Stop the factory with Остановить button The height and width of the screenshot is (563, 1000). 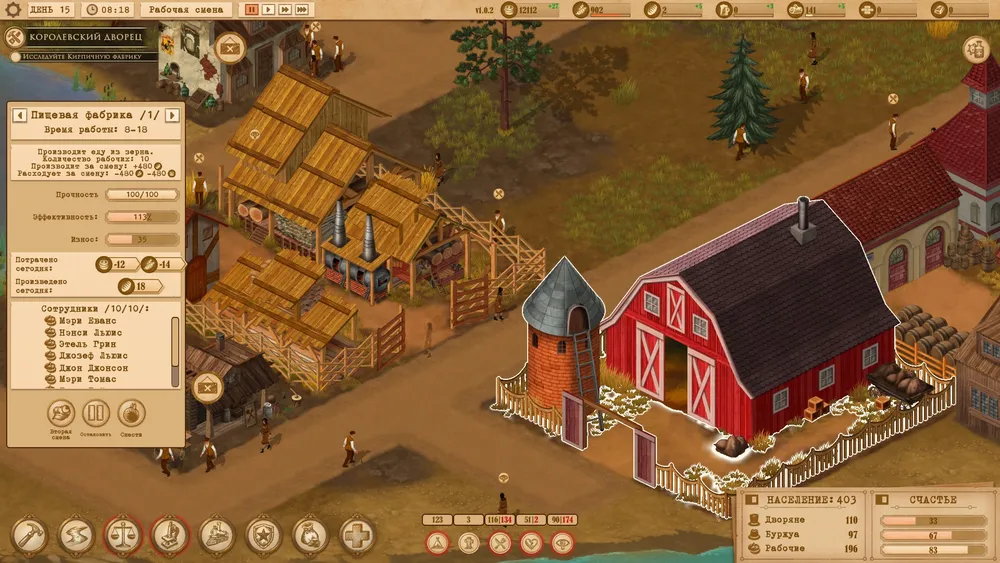(96, 413)
